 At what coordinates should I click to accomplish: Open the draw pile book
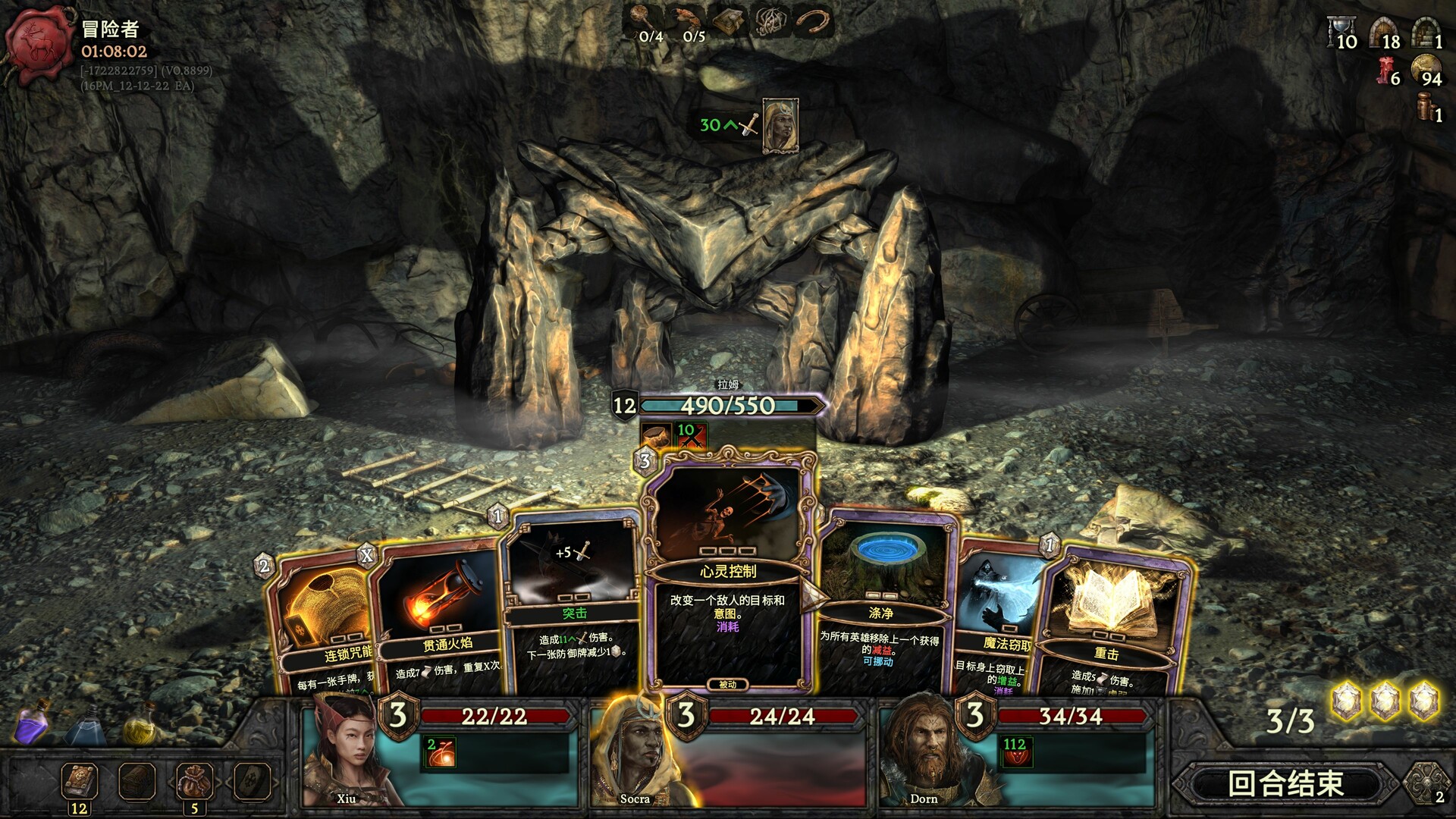point(79,781)
